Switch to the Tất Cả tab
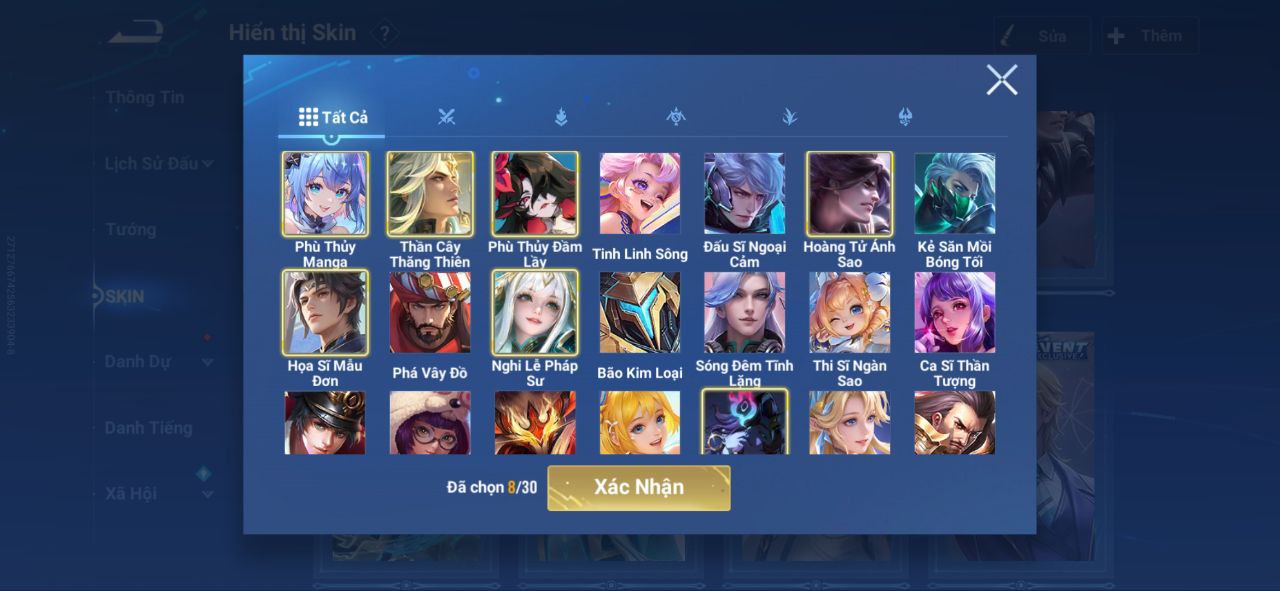The width and height of the screenshot is (1280, 591). point(333,117)
